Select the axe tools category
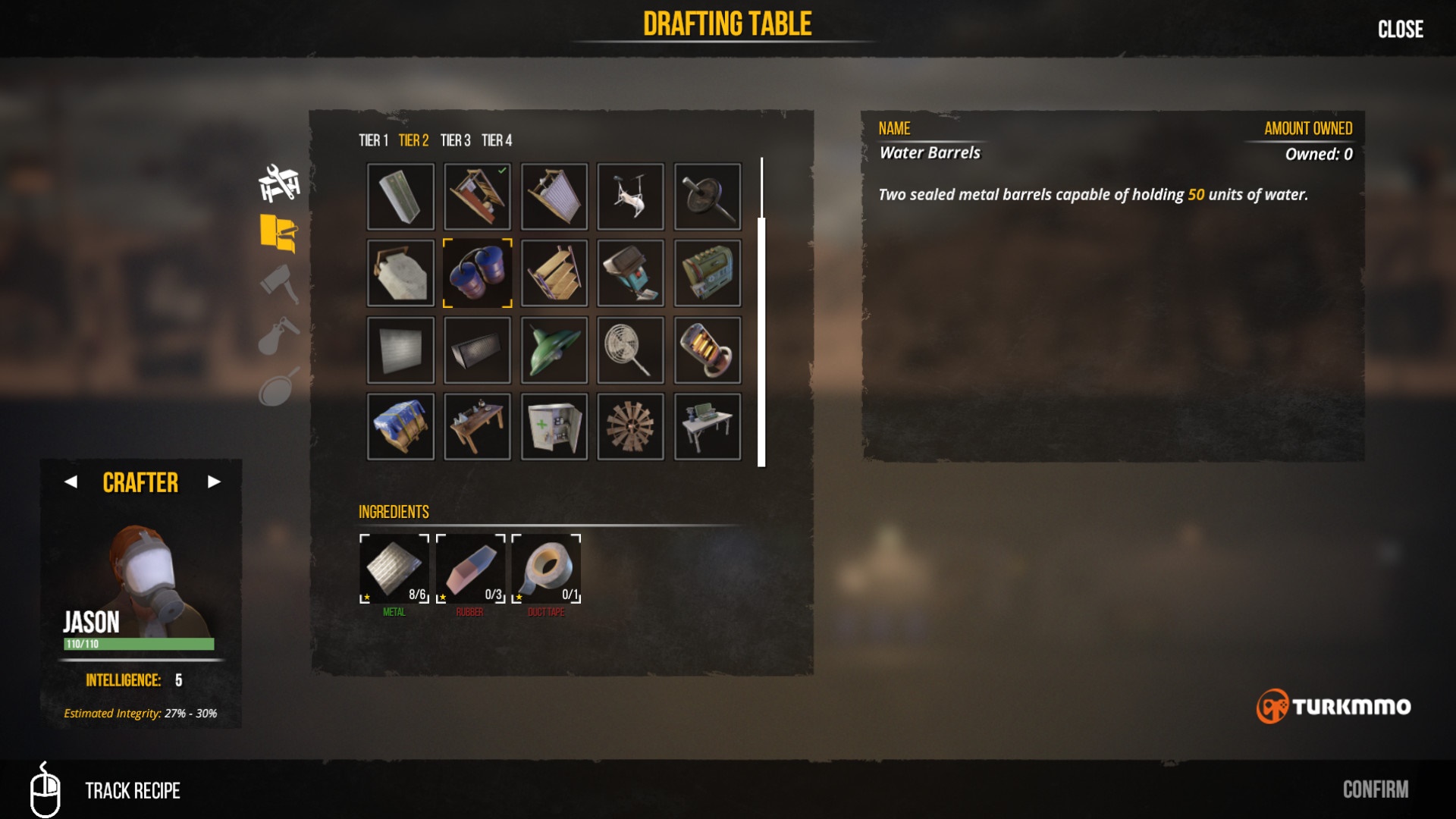Screen dimensions: 1456x819 [279, 284]
